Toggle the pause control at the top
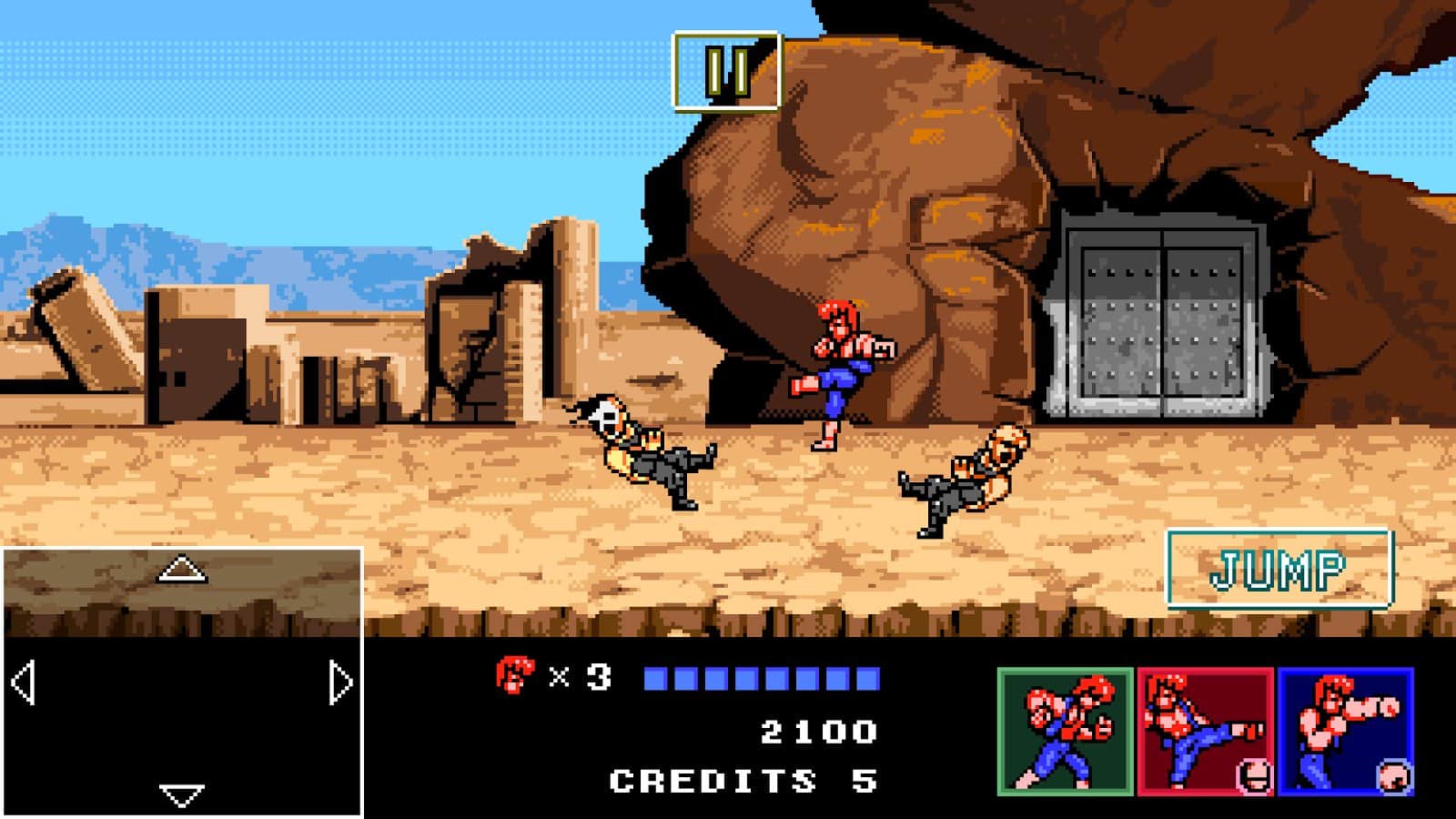This screenshot has width=1456, height=819. 725,69
